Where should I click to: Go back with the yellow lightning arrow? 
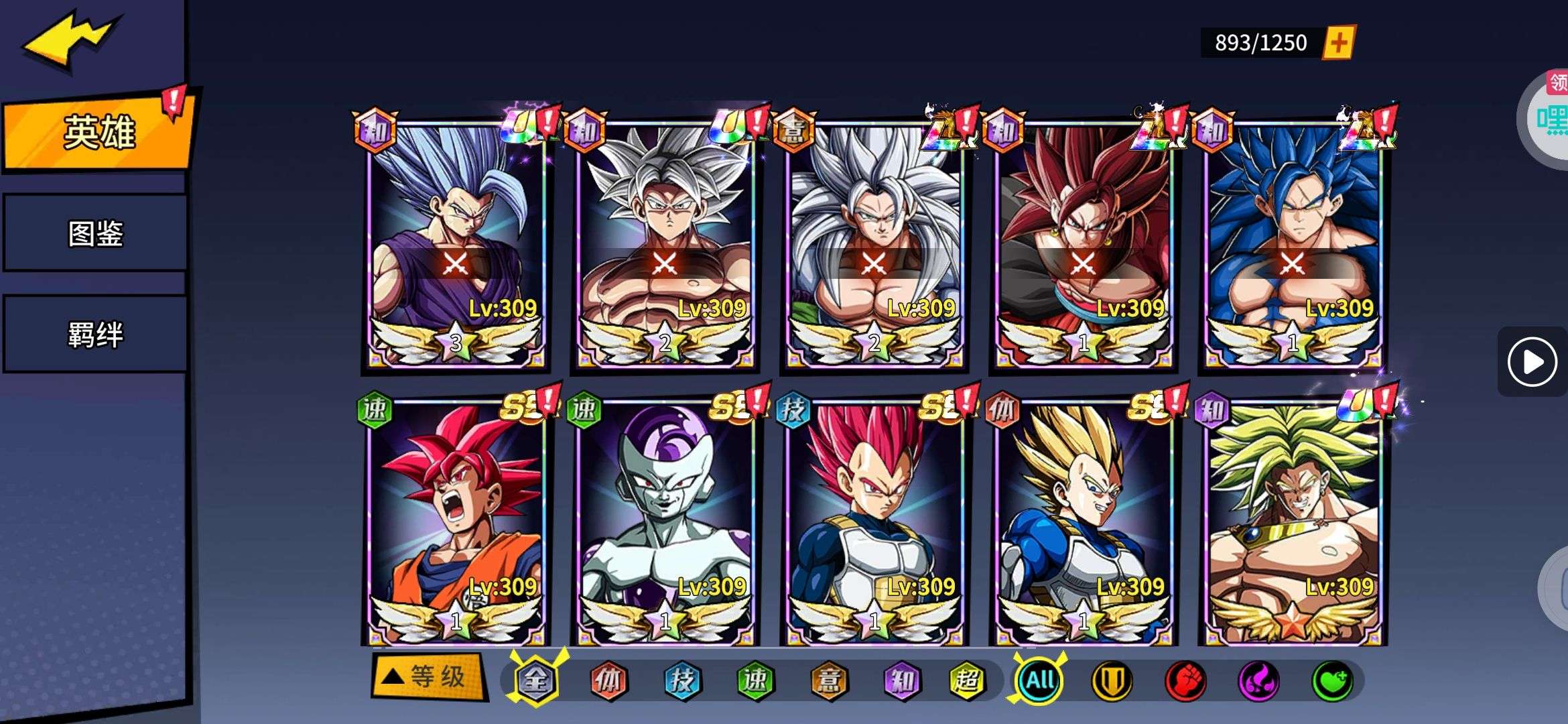pyautogui.click(x=70, y=39)
